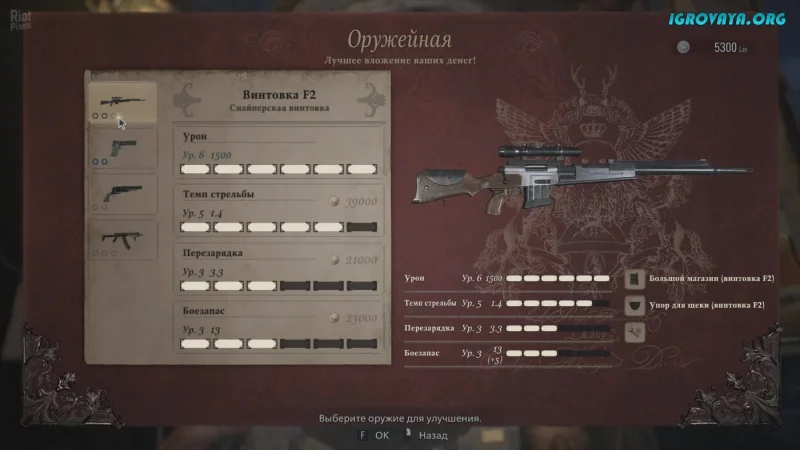Select the F2 sniper rifle in weapon list
800x450 pixels.
tap(122, 103)
